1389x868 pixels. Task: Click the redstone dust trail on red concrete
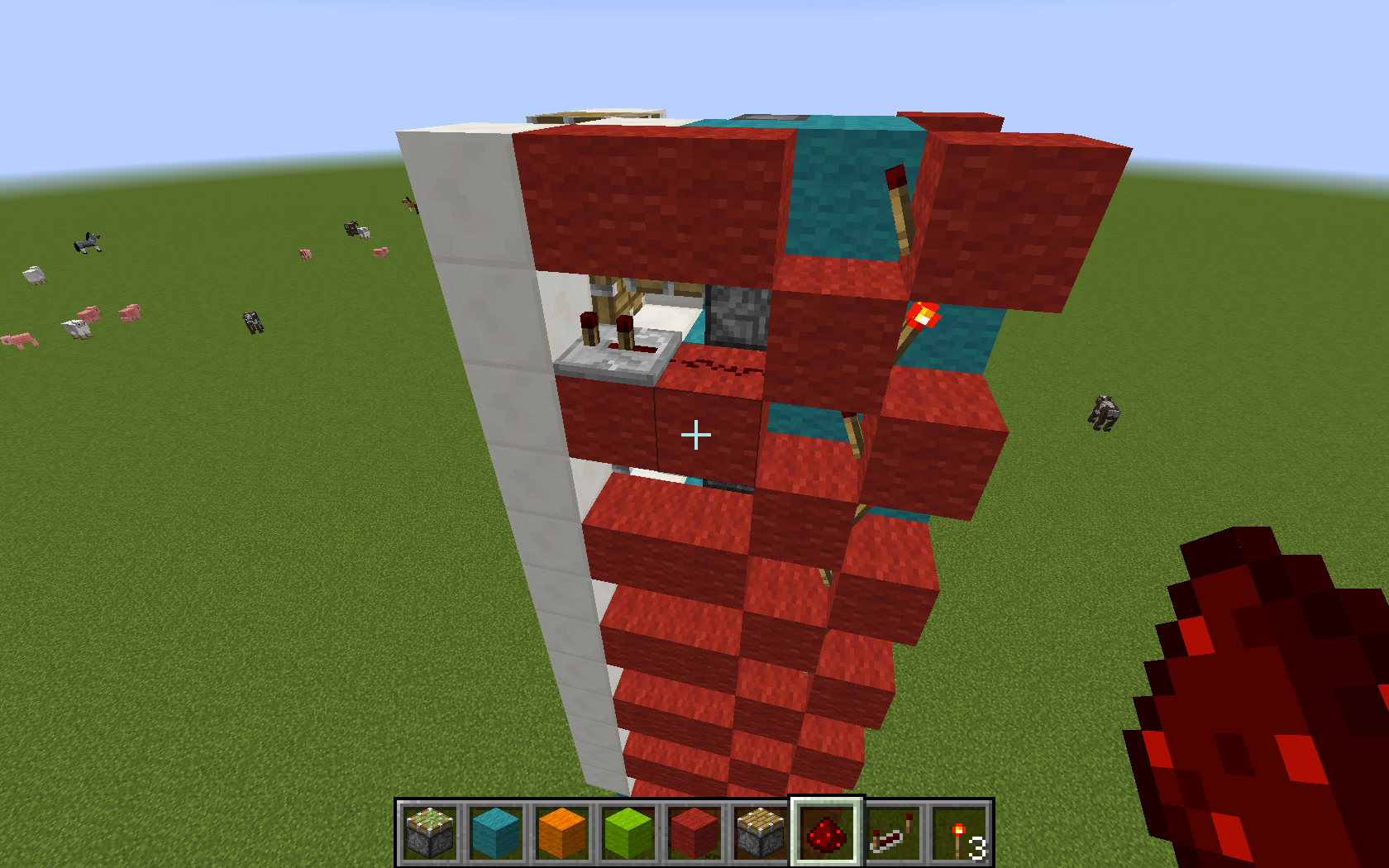click(719, 366)
